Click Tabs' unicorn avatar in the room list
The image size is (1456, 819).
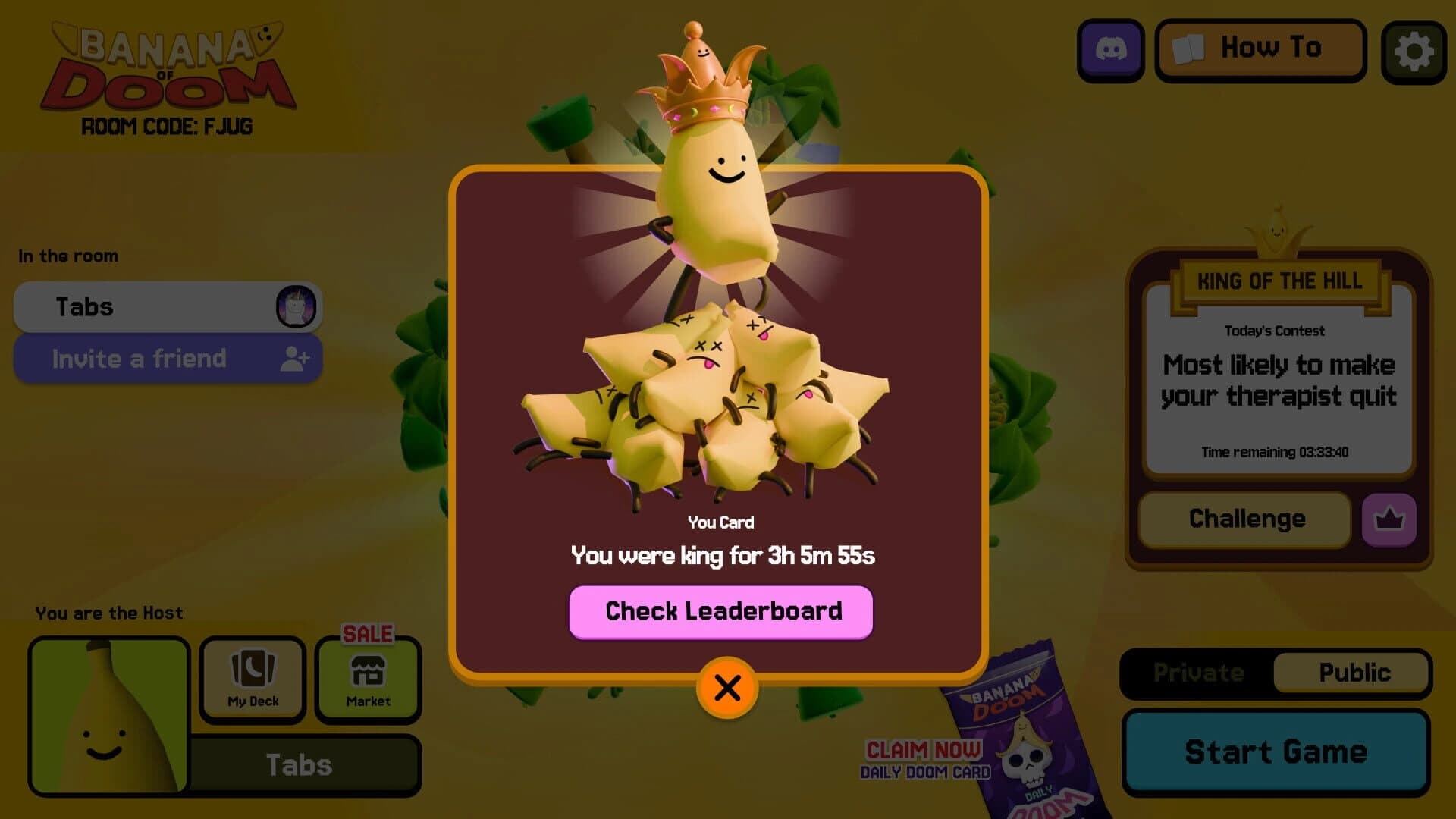pyautogui.click(x=294, y=306)
